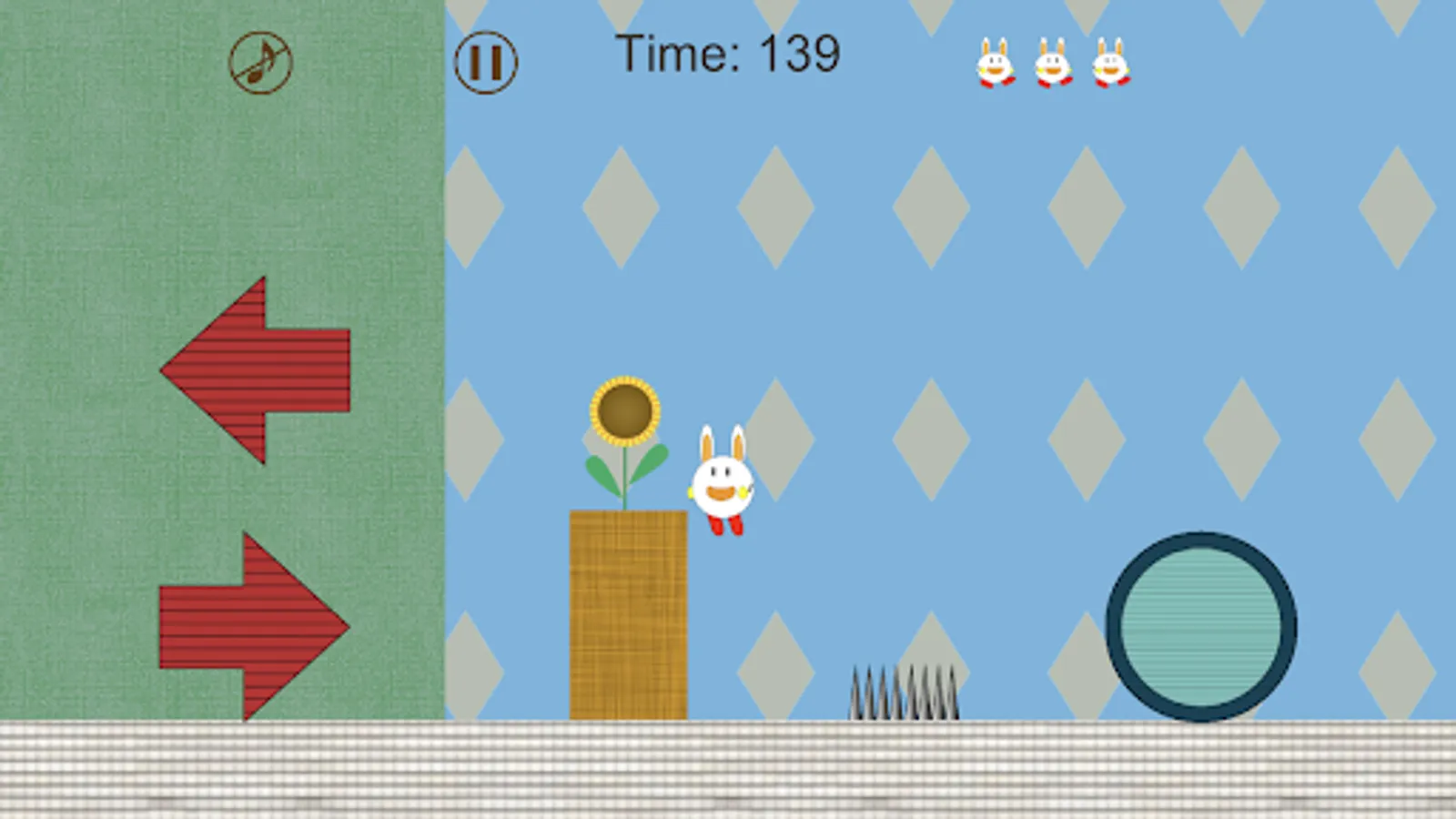1456x819 pixels.
Task: Toggle pause on the game
Action: point(486,62)
